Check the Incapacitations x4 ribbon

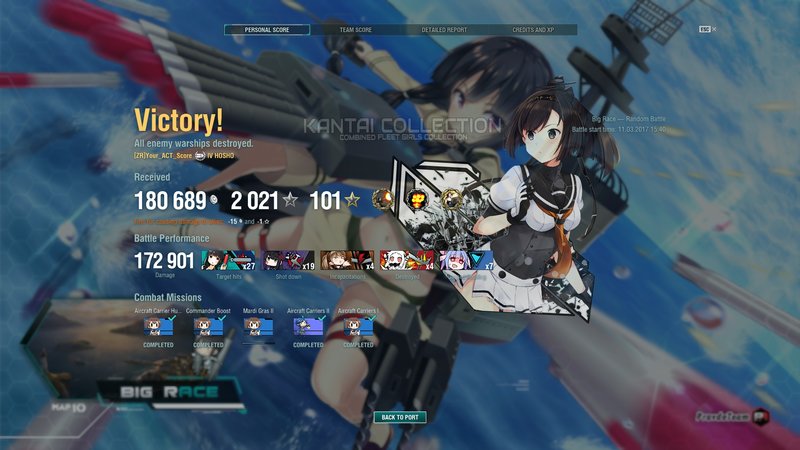click(347, 260)
